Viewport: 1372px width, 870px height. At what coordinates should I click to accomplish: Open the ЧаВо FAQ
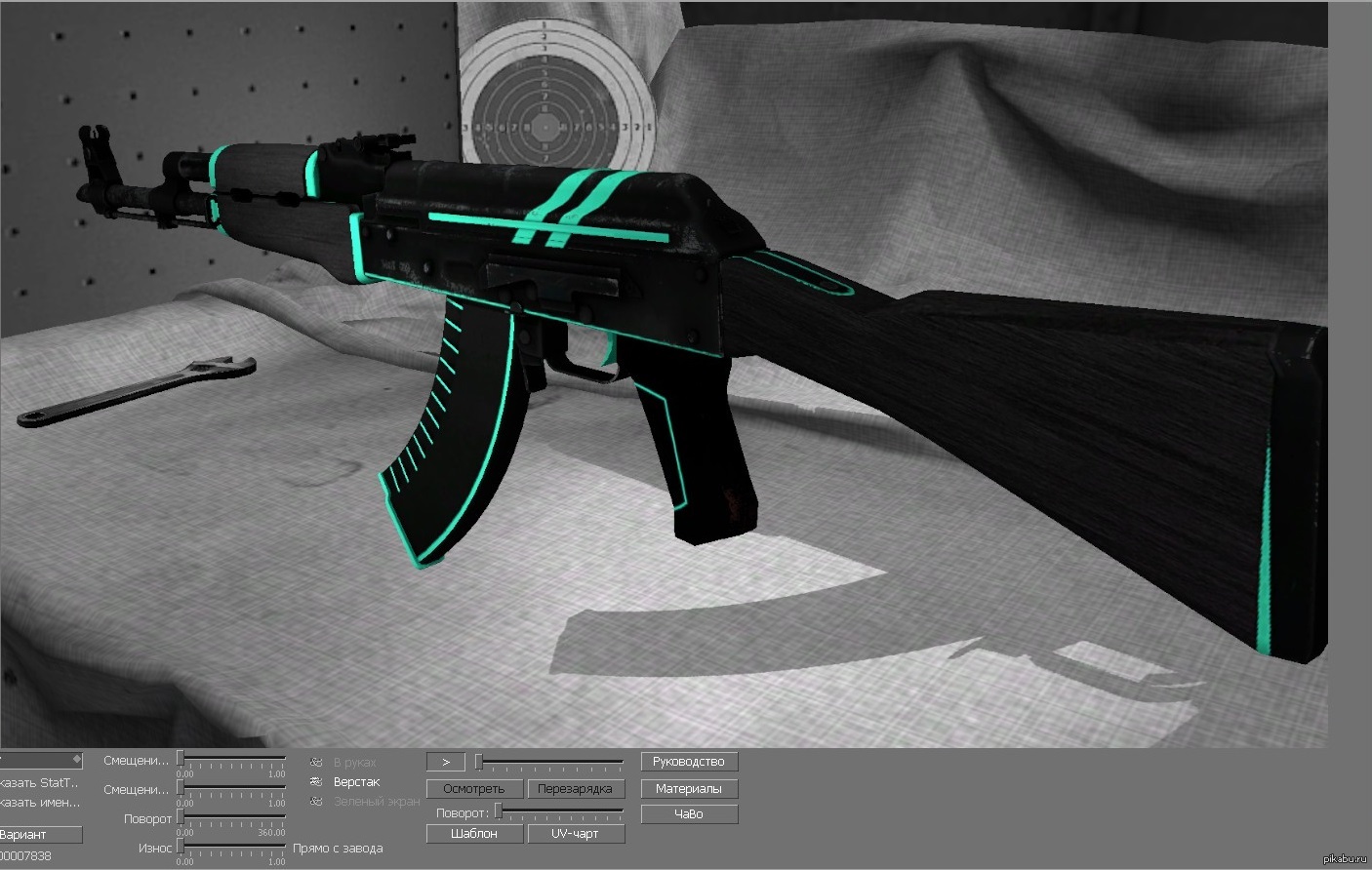[x=689, y=813]
